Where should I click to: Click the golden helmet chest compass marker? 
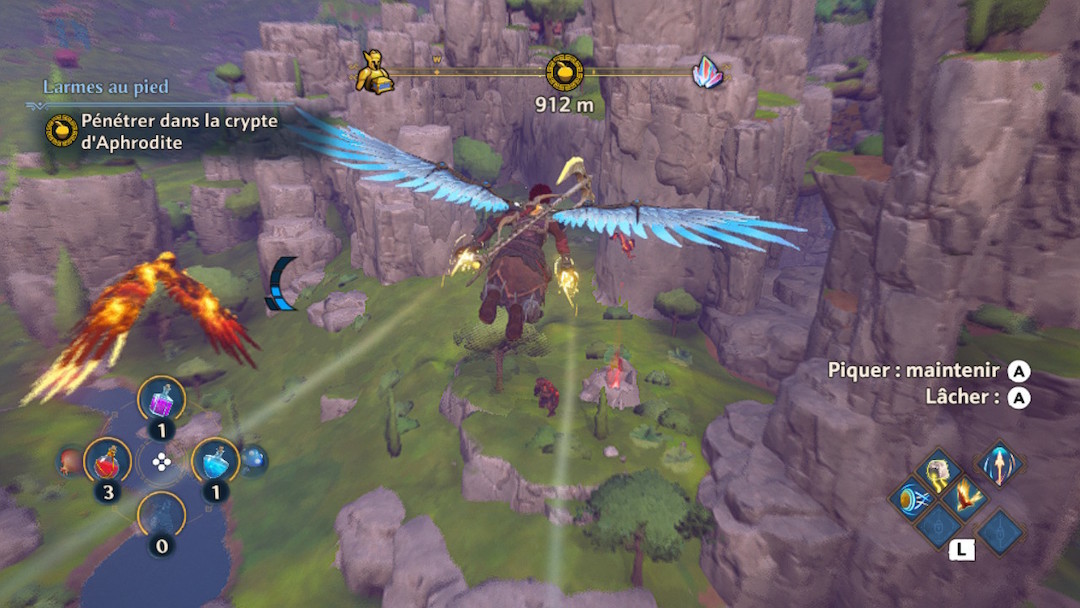(x=374, y=74)
